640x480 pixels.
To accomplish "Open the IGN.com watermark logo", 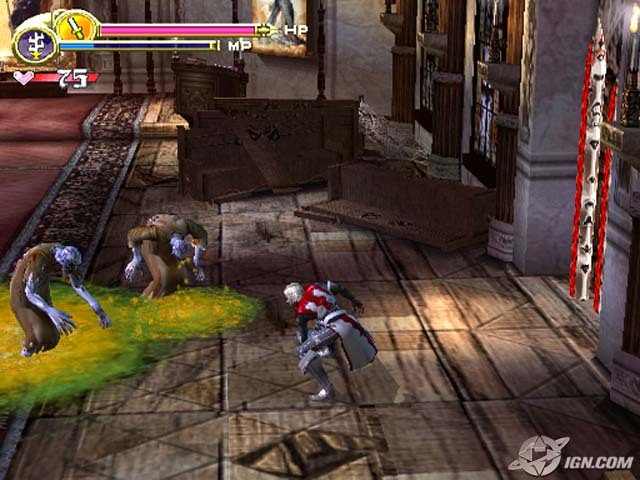I will [571, 455].
